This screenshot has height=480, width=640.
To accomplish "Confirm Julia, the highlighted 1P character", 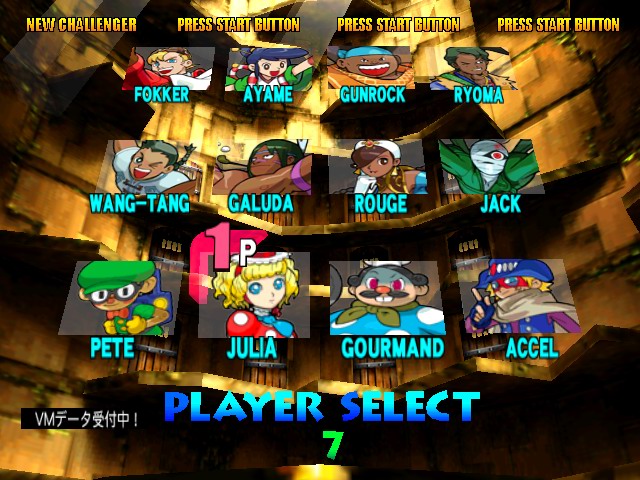I will pos(253,298).
